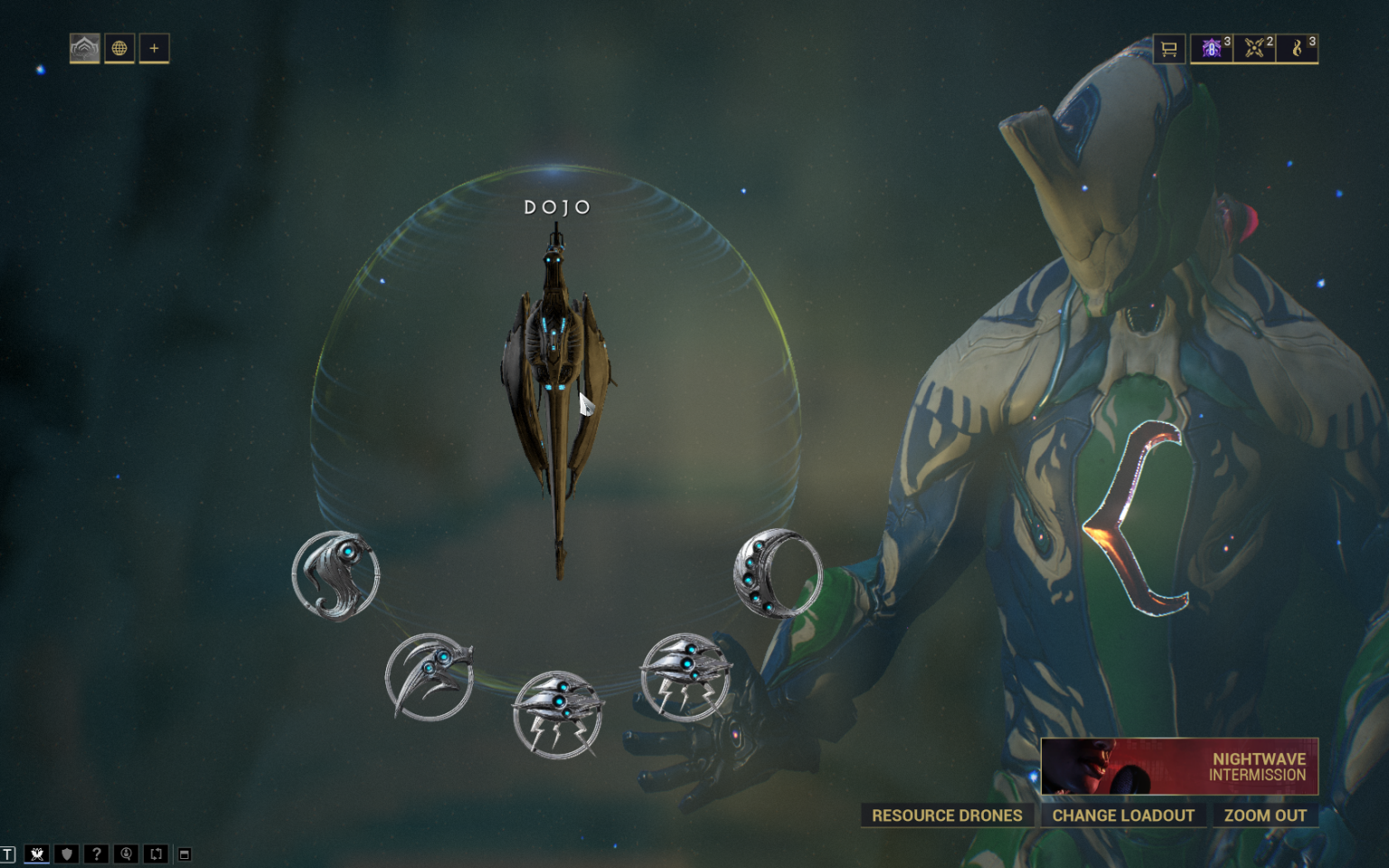
Task: Toggle the window overlay icon bottom-right of taskbar
Action: [185, 853]
